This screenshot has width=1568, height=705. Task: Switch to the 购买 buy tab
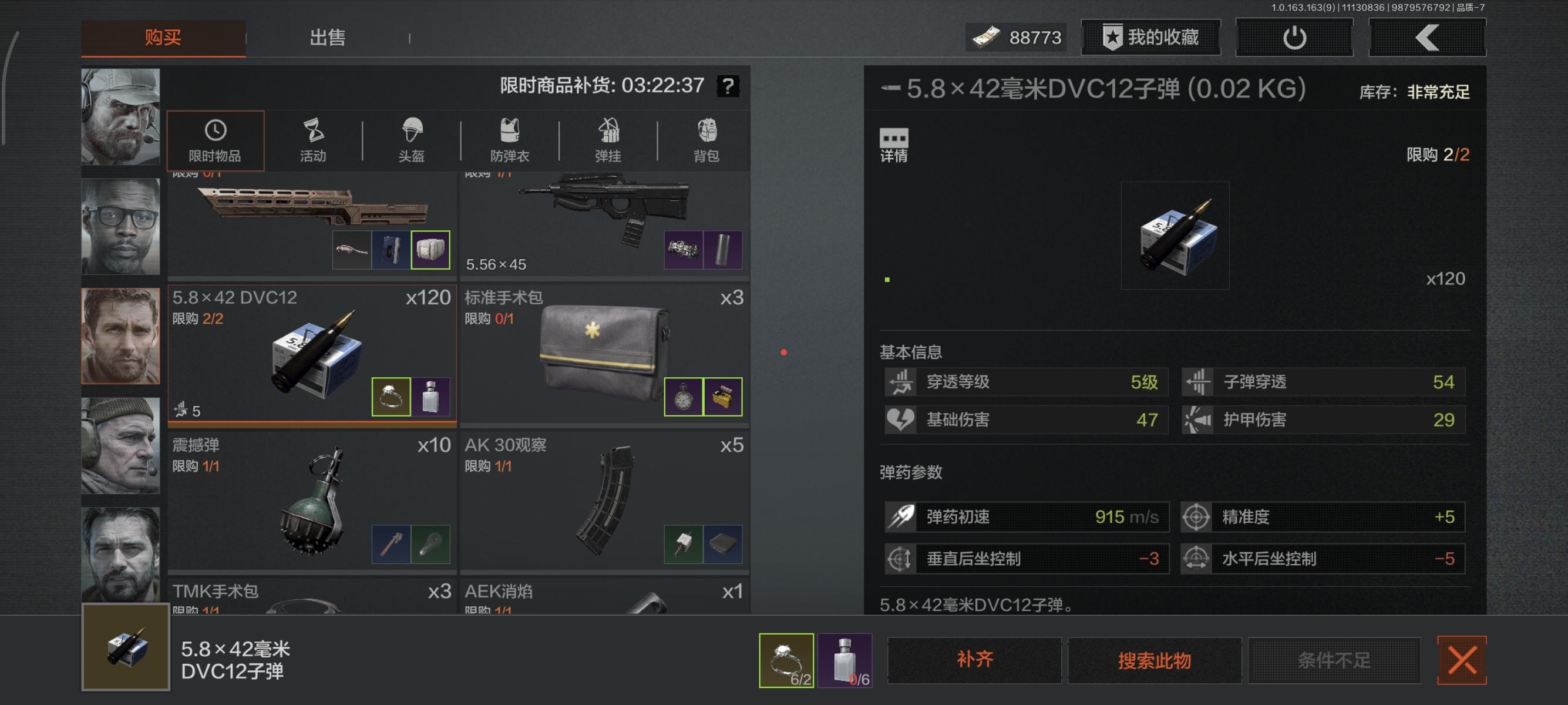pyautogui.click(x=163, y=37)
